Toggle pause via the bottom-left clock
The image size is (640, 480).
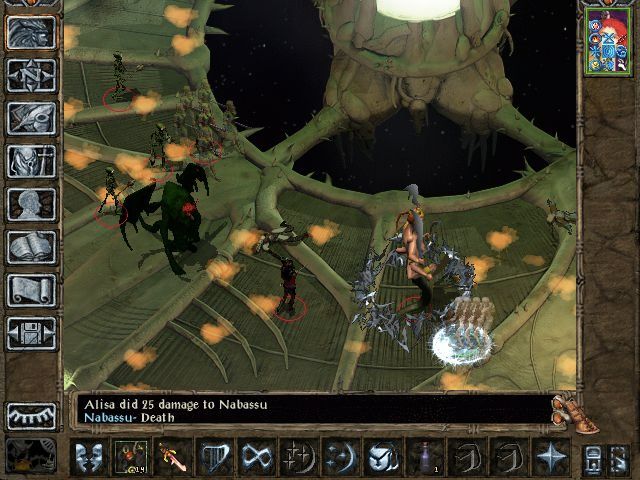coord(30,456)
